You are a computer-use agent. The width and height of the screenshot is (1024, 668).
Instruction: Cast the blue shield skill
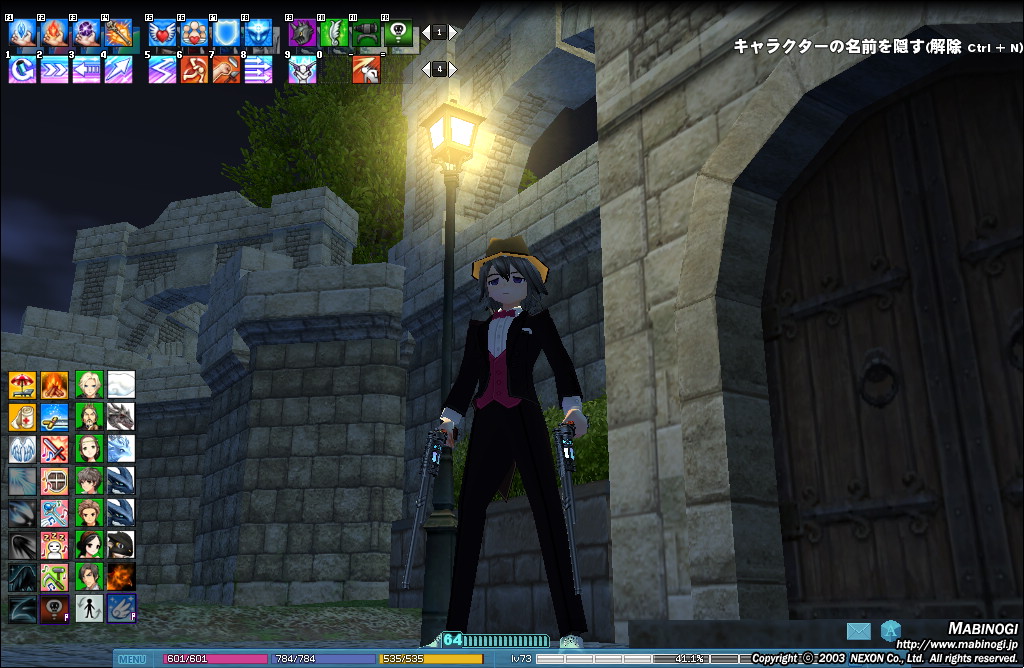[226, 34]
